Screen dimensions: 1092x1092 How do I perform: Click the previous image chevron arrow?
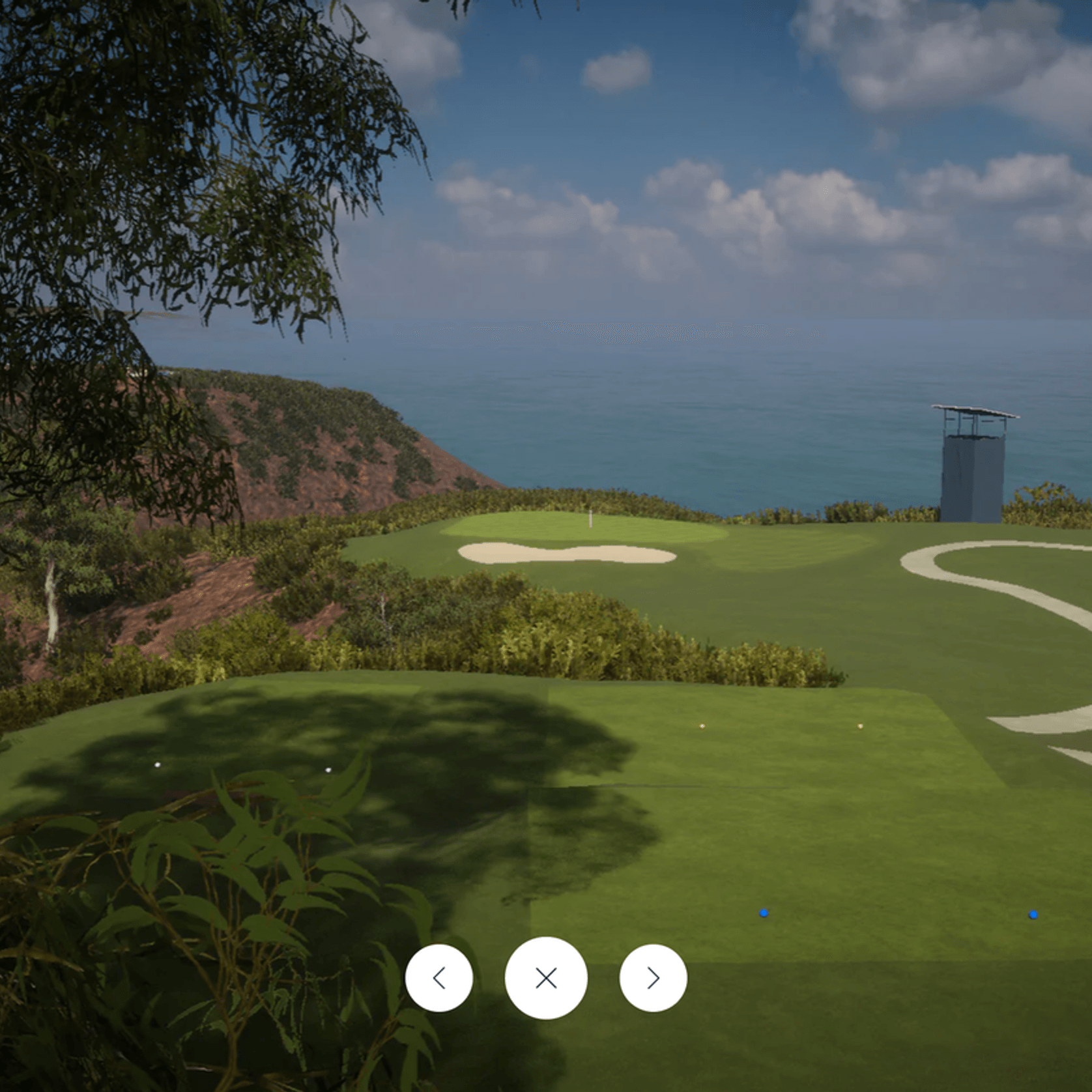[x=440, y=977]
